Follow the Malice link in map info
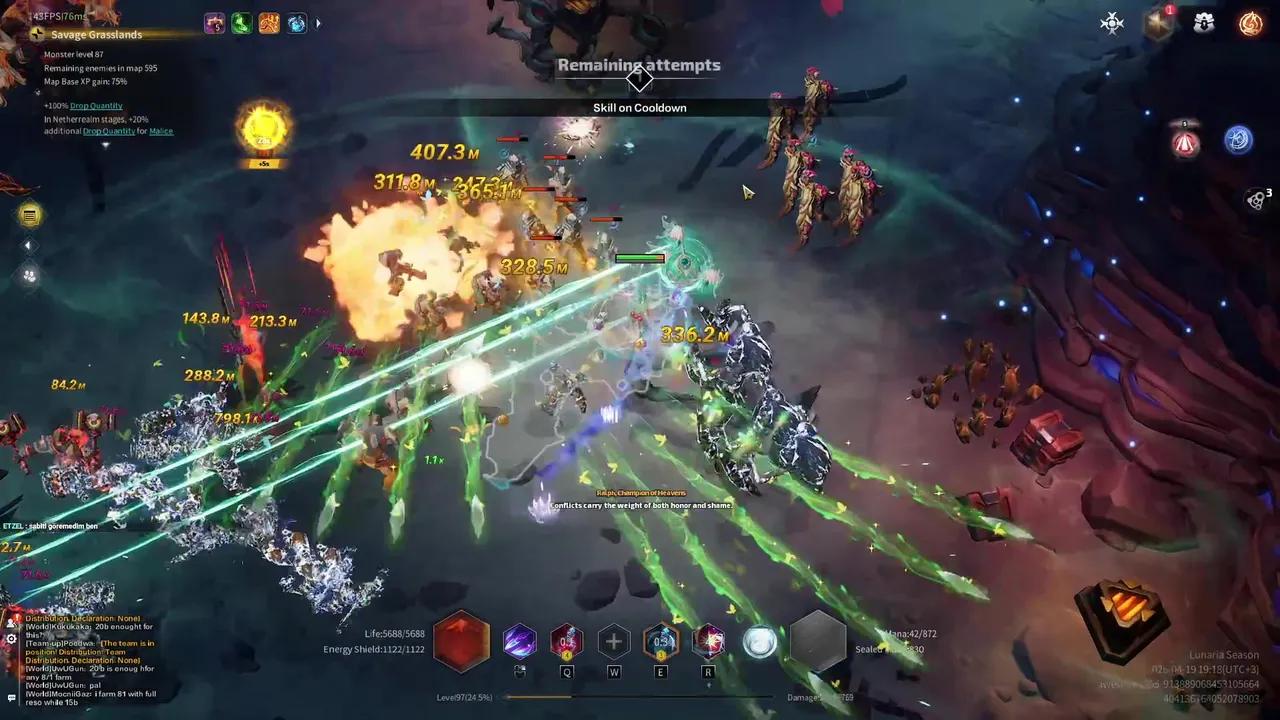Image resolution: width=1280 pixels, height=720 pixels. (x=161, y=131)
